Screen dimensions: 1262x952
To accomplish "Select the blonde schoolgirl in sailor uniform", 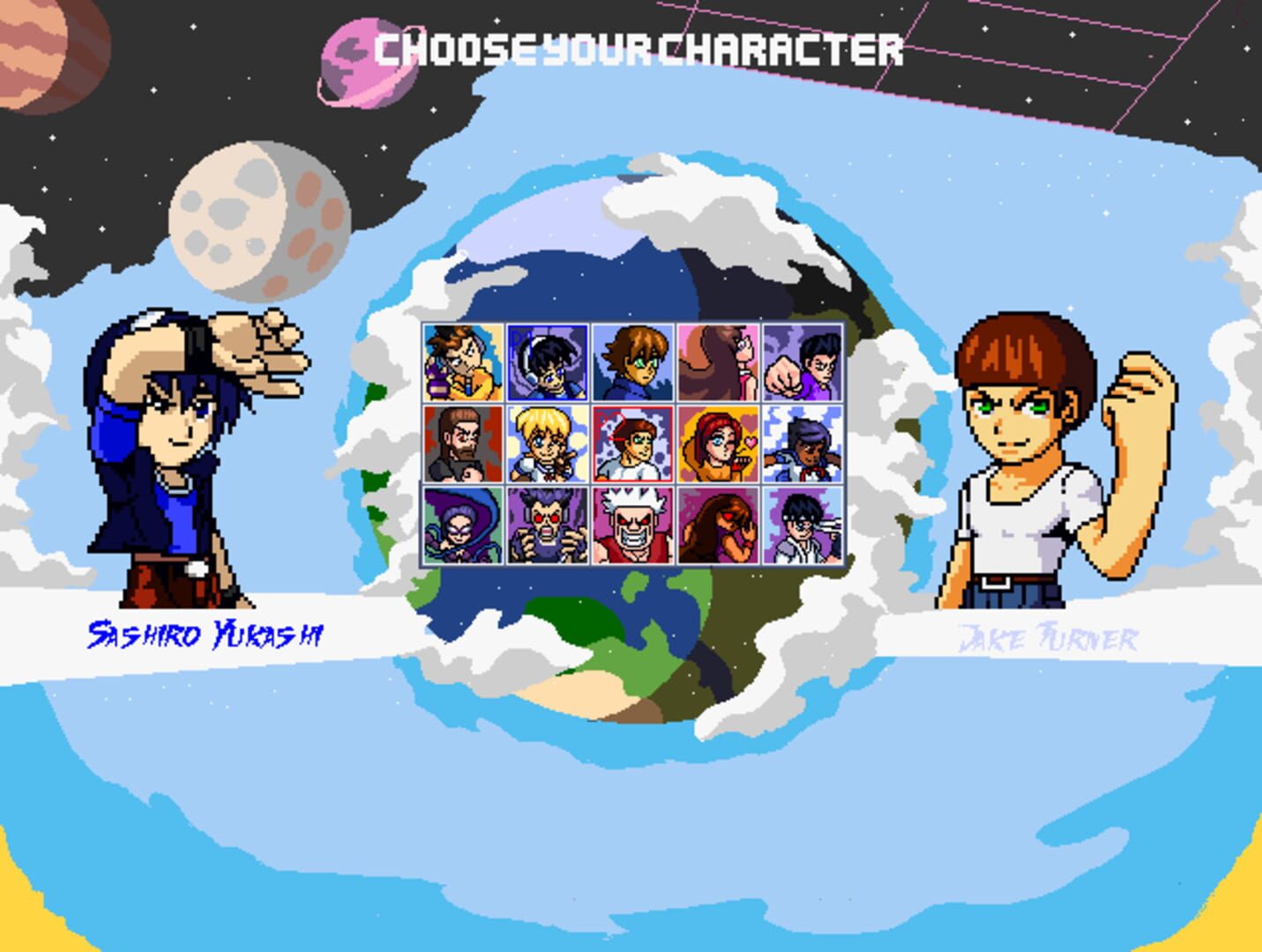I will (545, 445).
